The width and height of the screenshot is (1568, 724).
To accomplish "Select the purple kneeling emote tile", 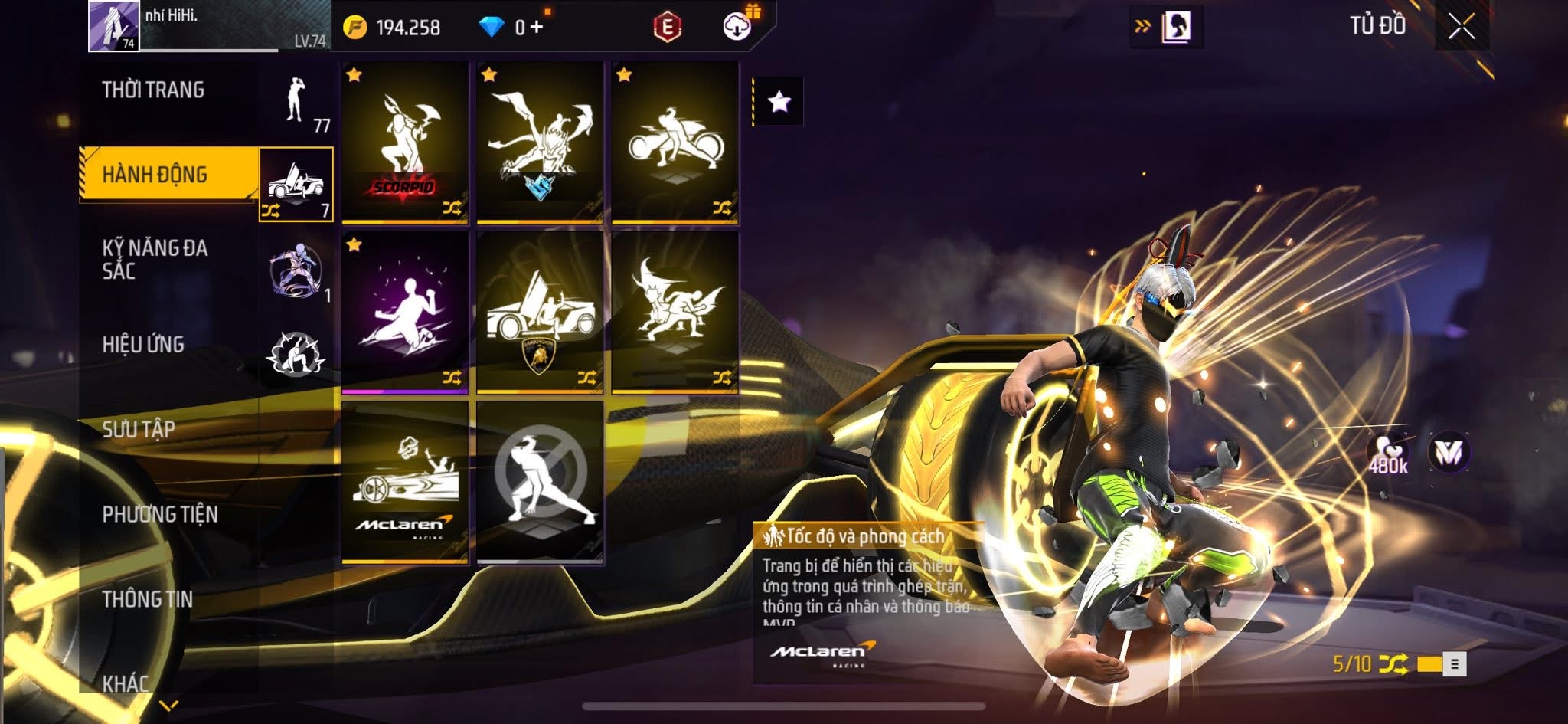I will [x=405, y=312].
